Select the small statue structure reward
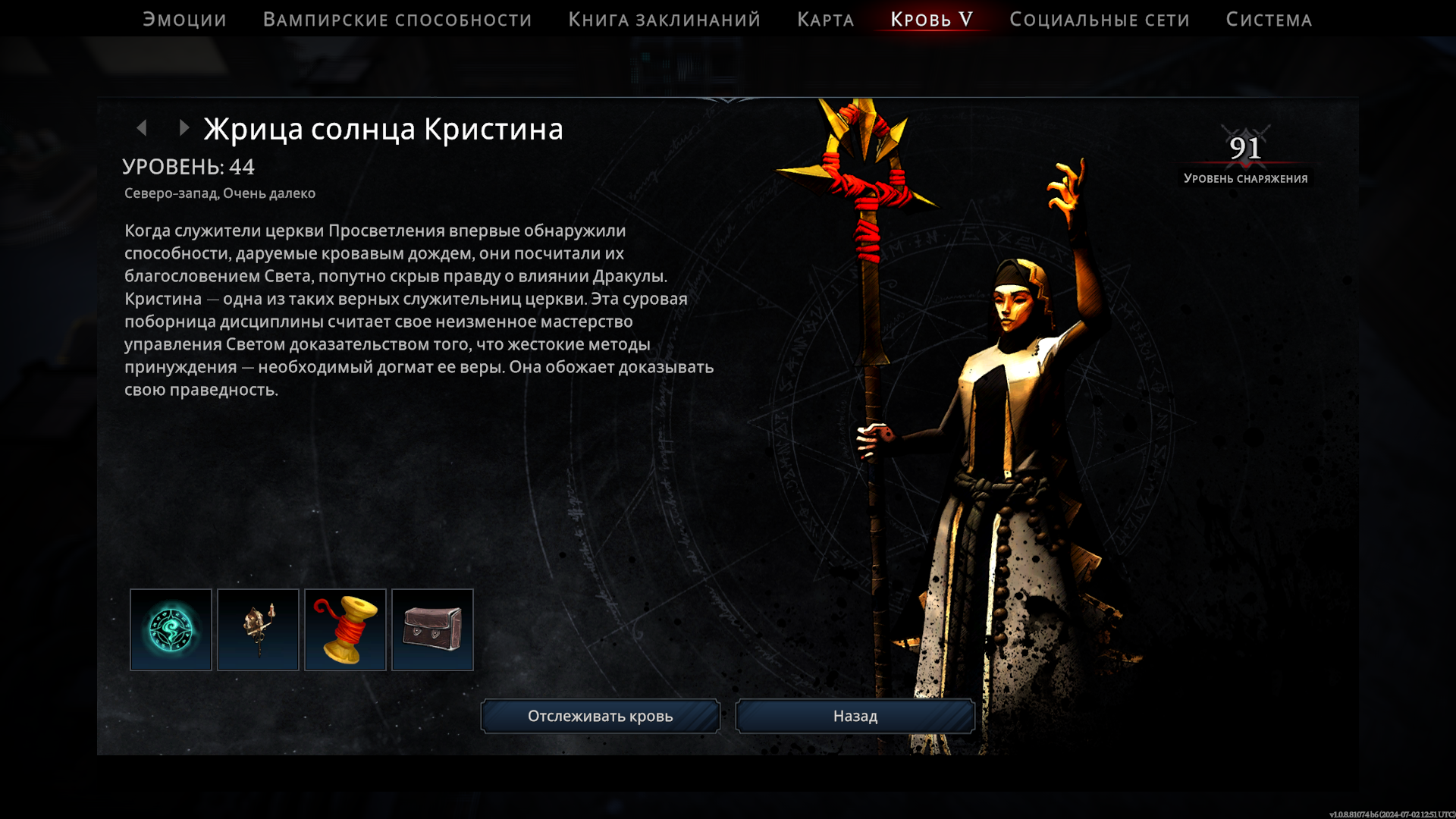 [258, 629]
